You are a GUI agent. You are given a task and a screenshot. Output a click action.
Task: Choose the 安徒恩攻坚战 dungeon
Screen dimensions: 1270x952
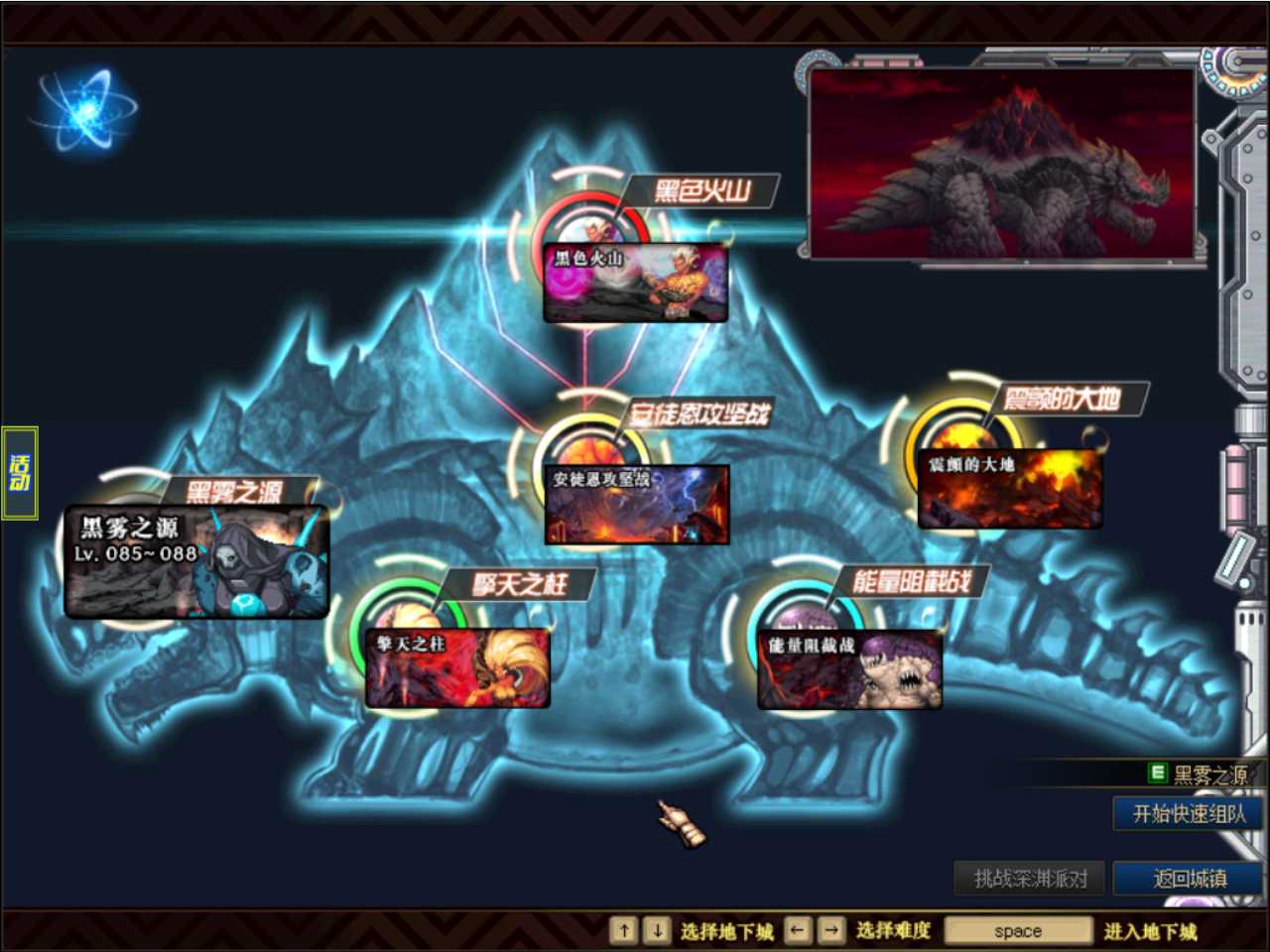636,504
